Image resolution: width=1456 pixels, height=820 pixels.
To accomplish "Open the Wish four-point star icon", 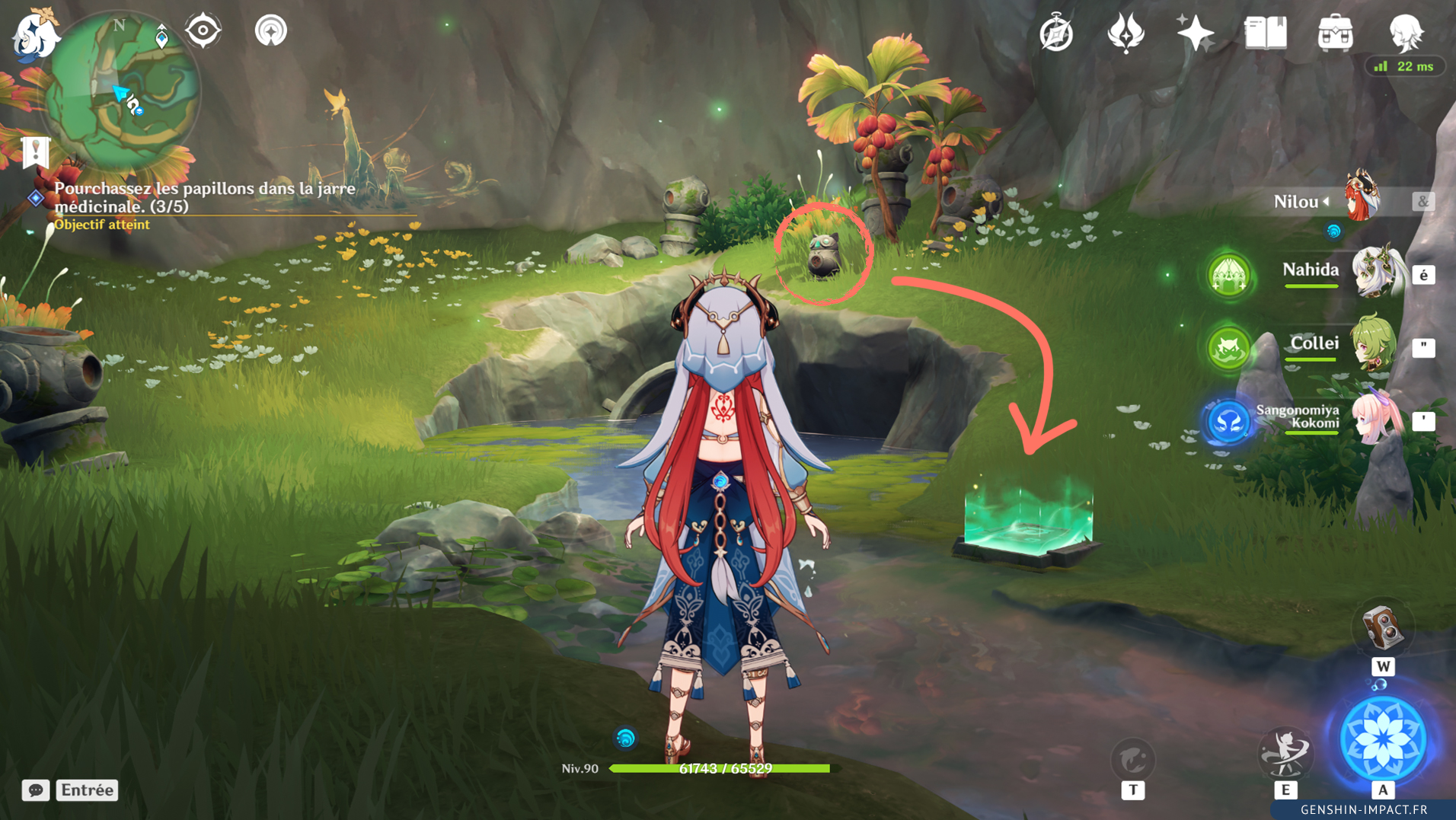I will tap(1195, 34).
